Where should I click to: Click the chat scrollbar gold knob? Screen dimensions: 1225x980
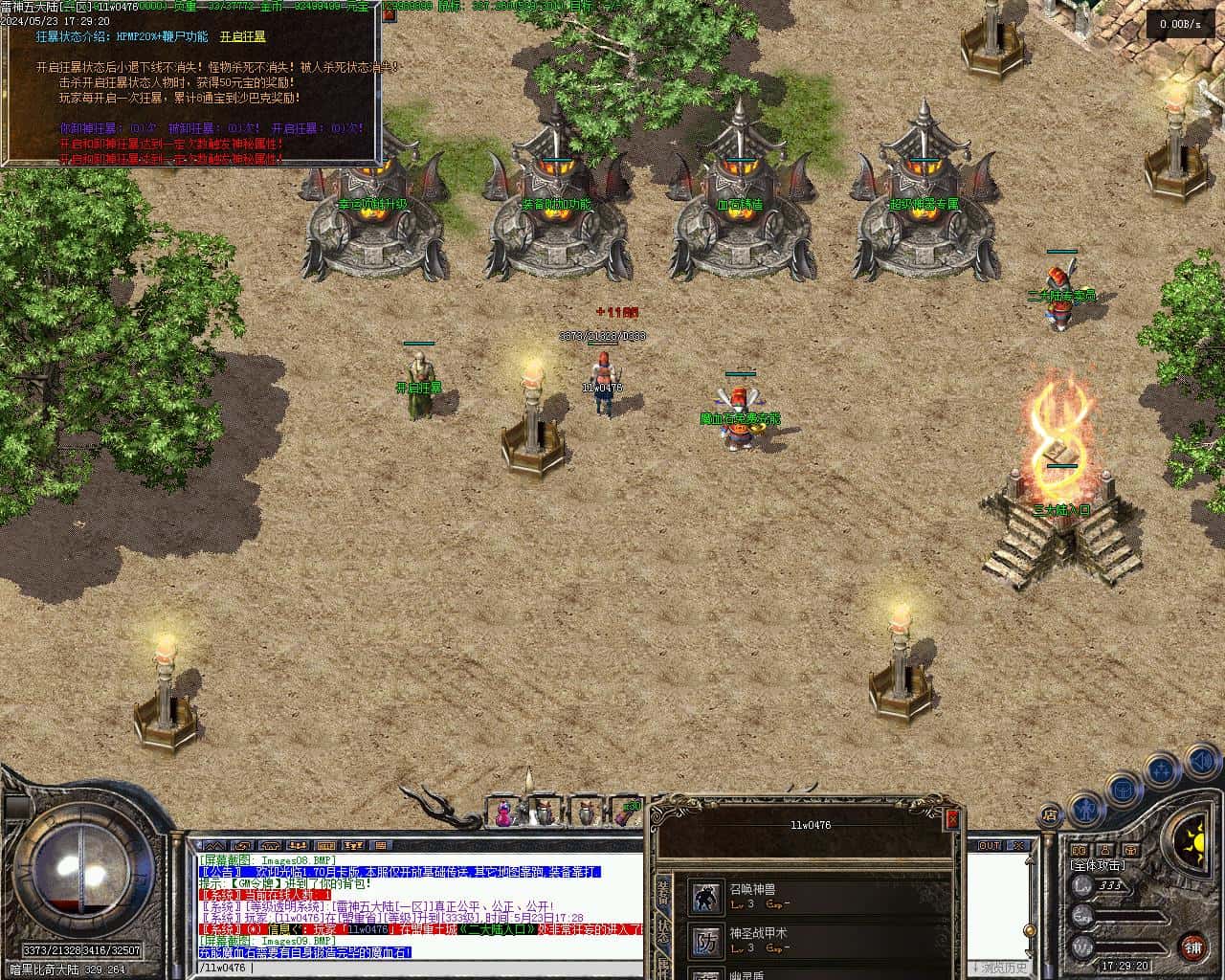tap(1030, 930)
